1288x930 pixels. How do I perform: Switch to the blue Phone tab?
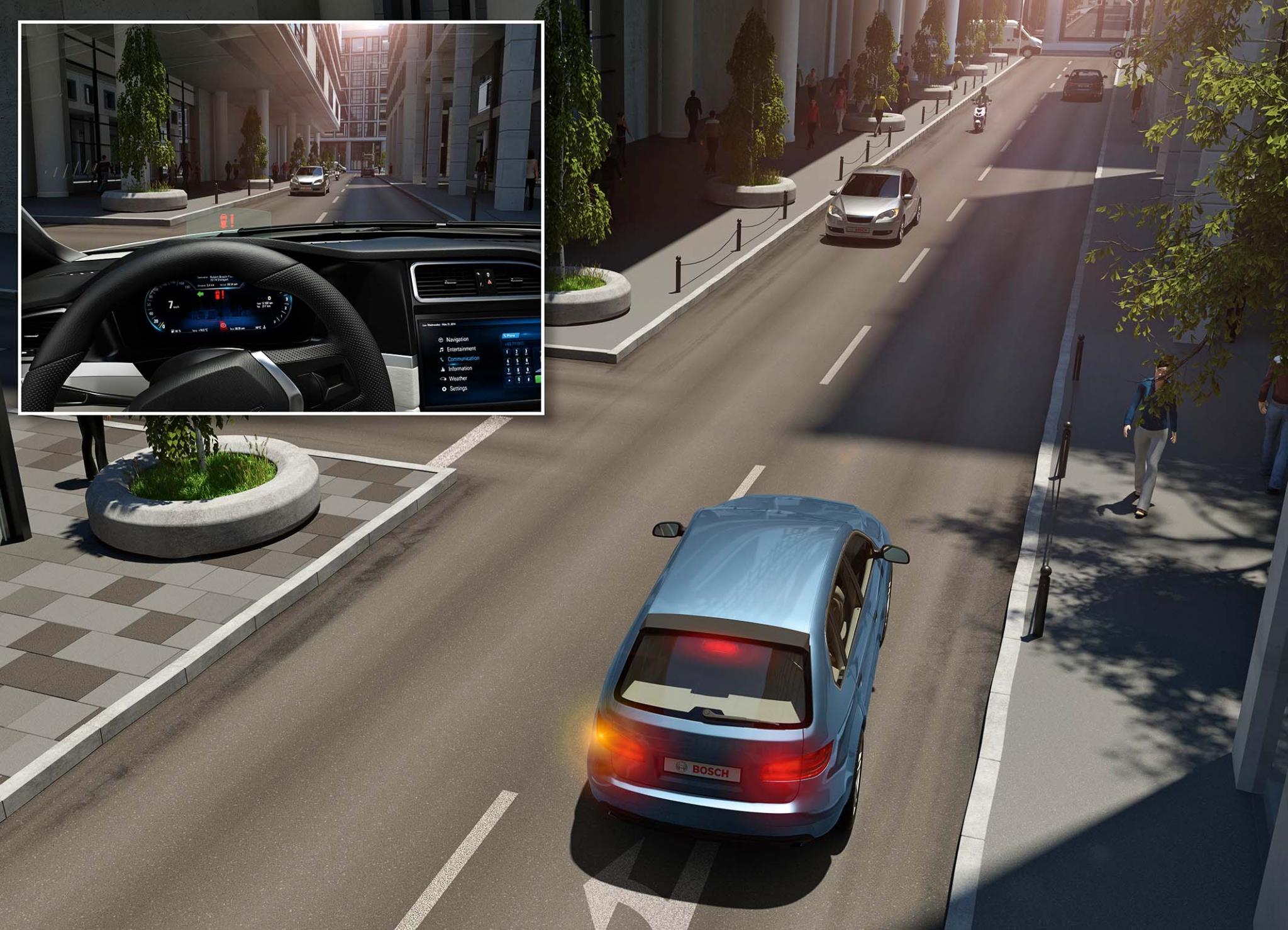point(511,336)
